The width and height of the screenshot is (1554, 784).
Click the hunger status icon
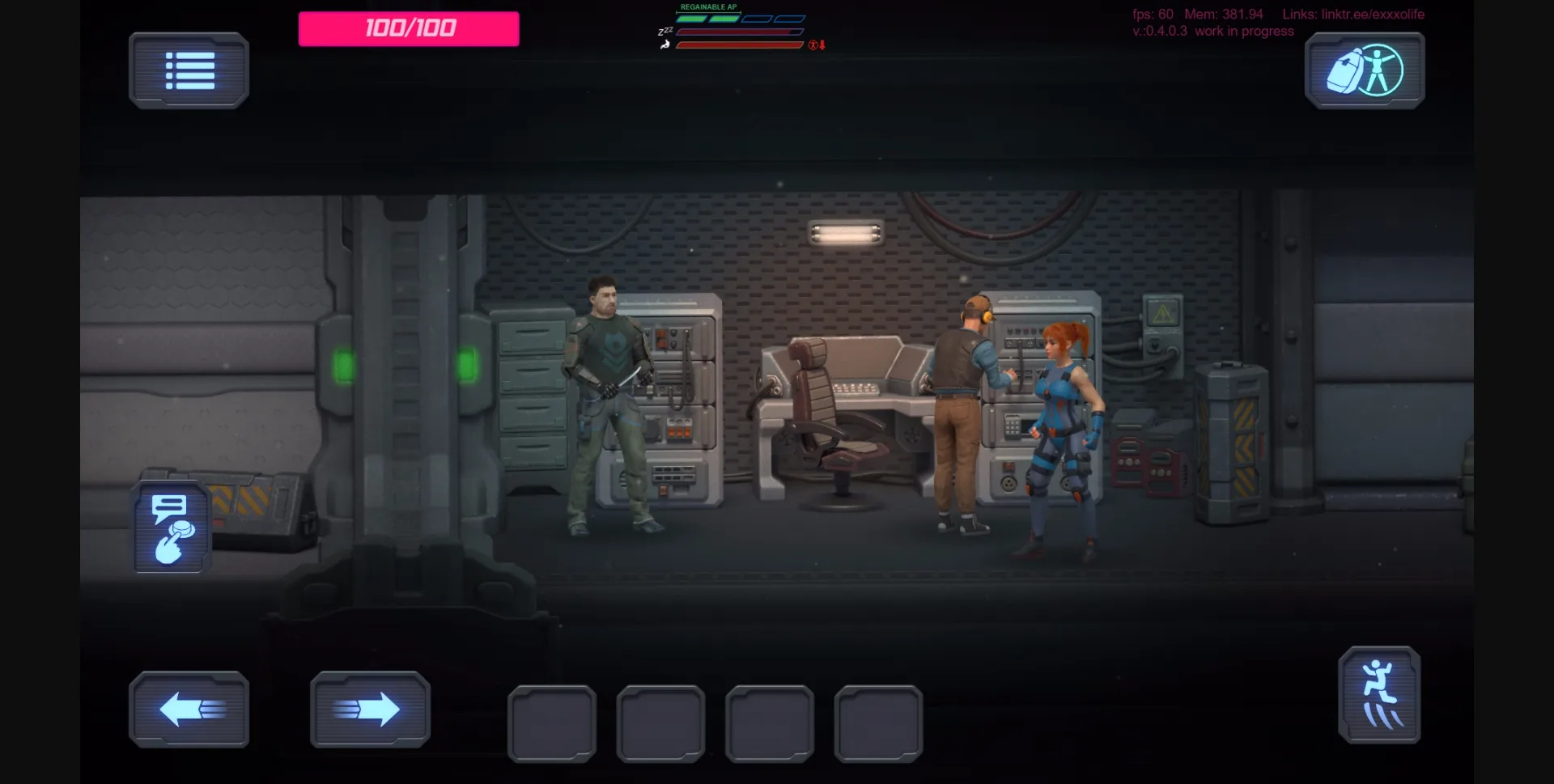pyautogui.click(x=664, y=45)
